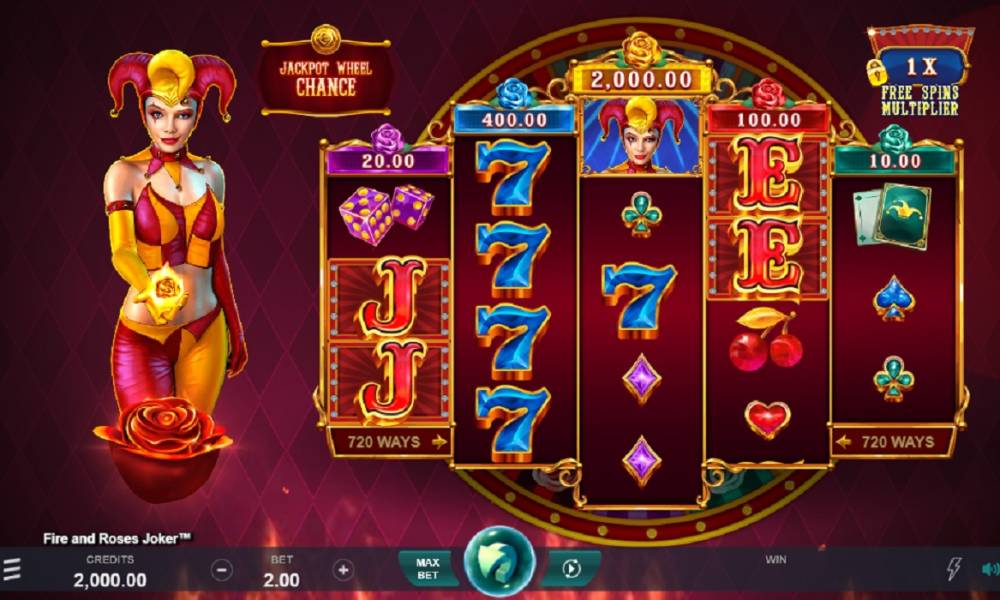Open the hamburger menu

tap(11, 571)
